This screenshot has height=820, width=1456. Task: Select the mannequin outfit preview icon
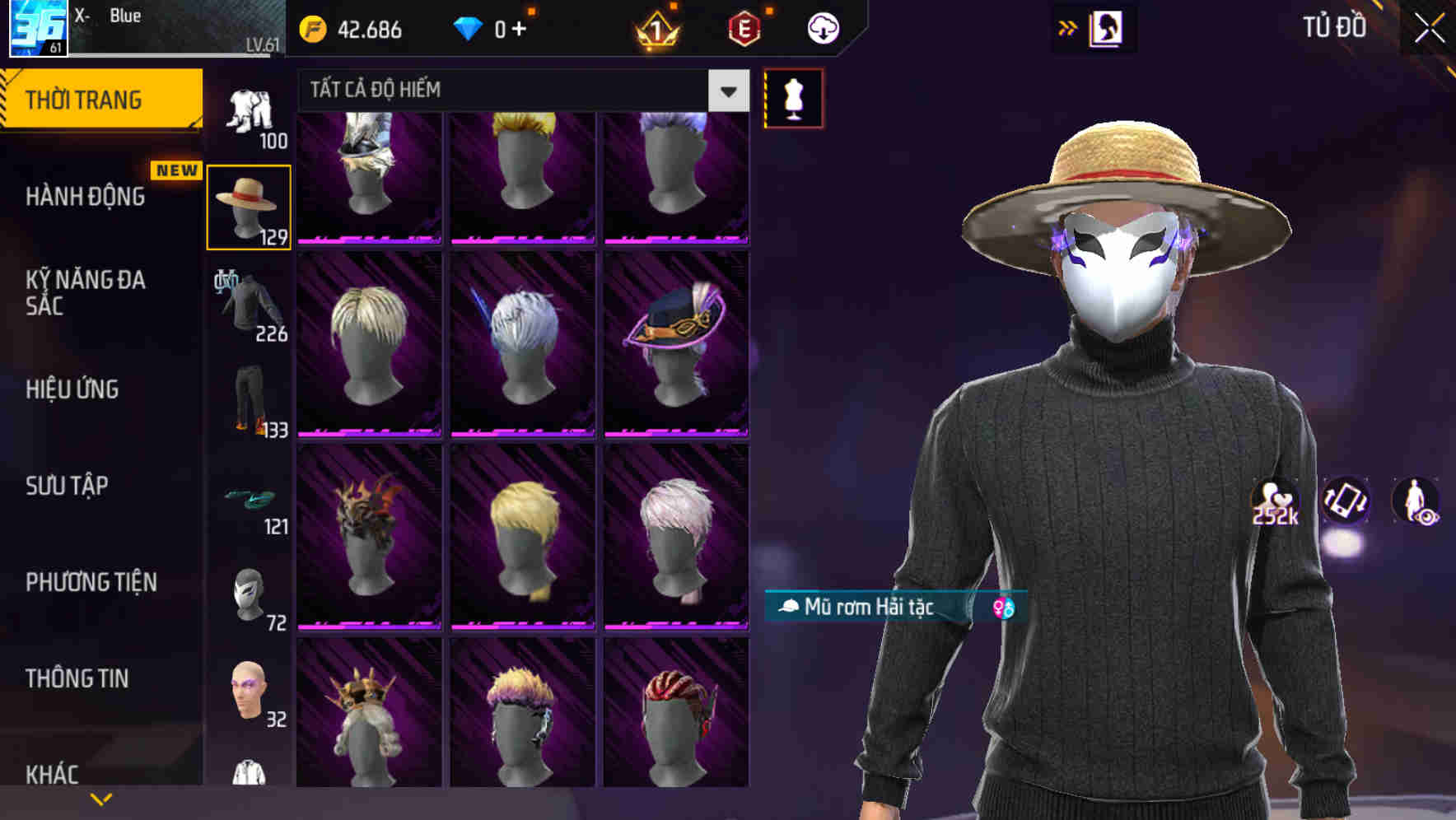793,97
